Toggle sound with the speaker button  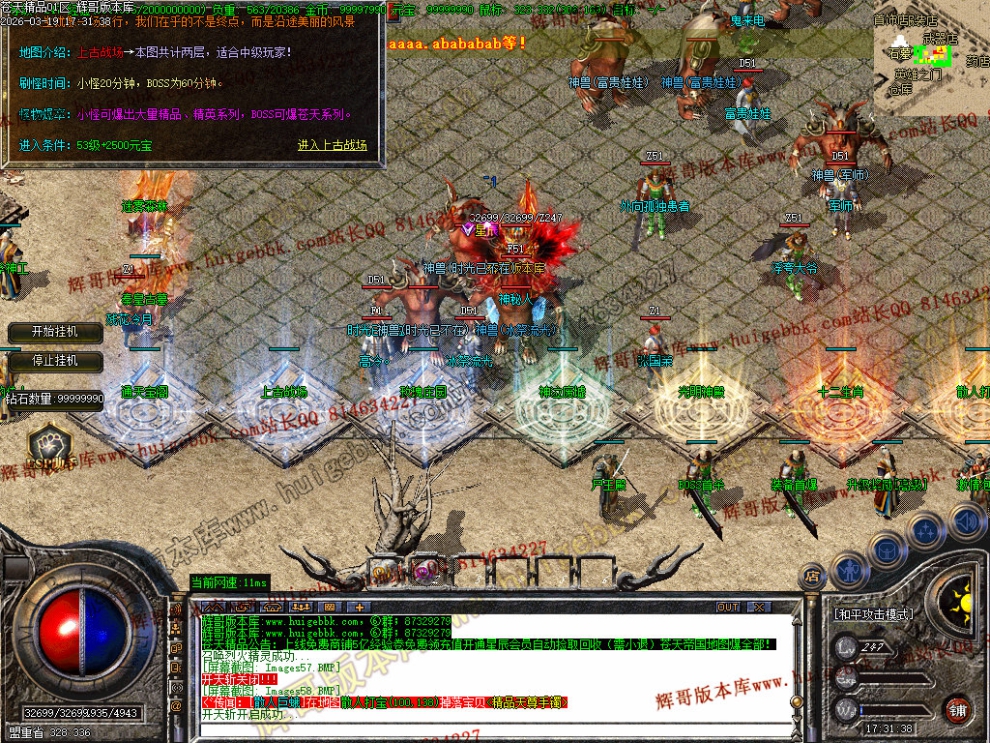[x=965, y=520]
